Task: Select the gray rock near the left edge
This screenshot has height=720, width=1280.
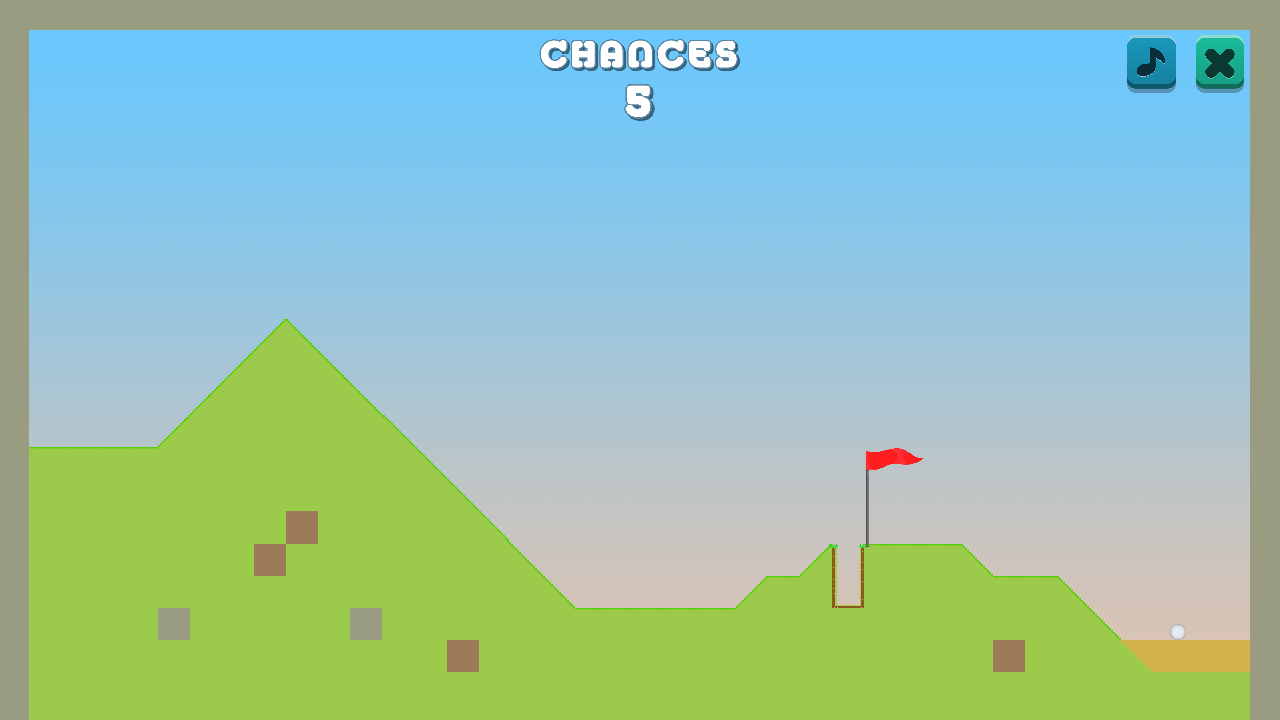Action: [173, 624]
